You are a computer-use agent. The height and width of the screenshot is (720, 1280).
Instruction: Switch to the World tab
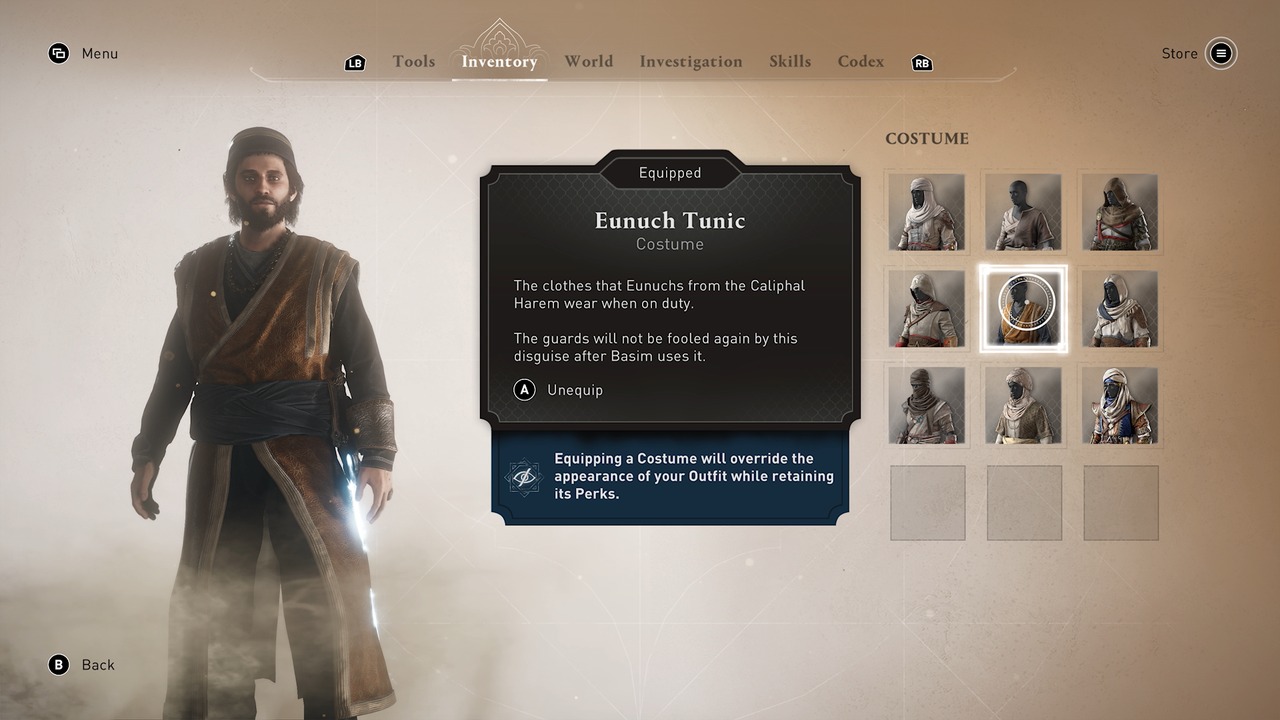[588, 61]
